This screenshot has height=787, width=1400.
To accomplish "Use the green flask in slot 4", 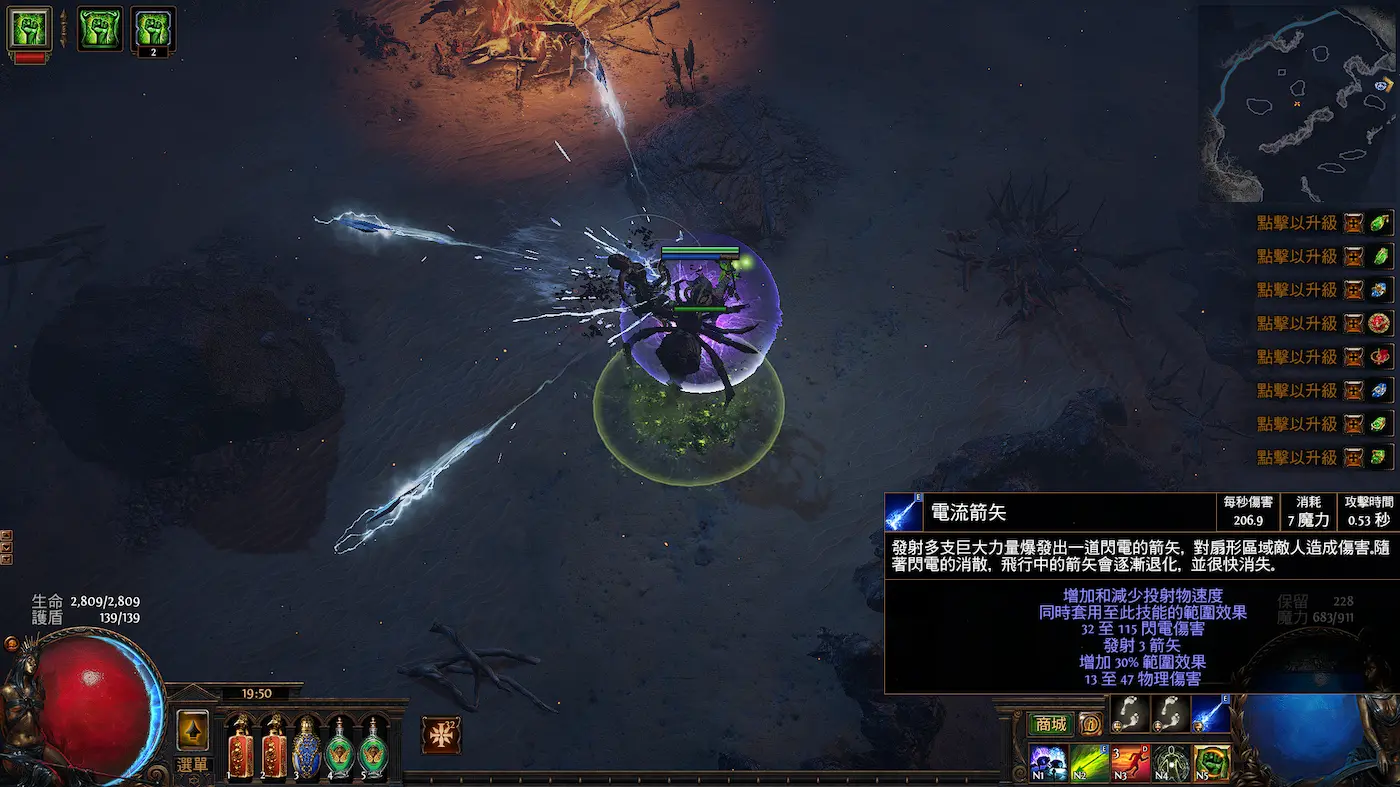I will pos(339,747).
